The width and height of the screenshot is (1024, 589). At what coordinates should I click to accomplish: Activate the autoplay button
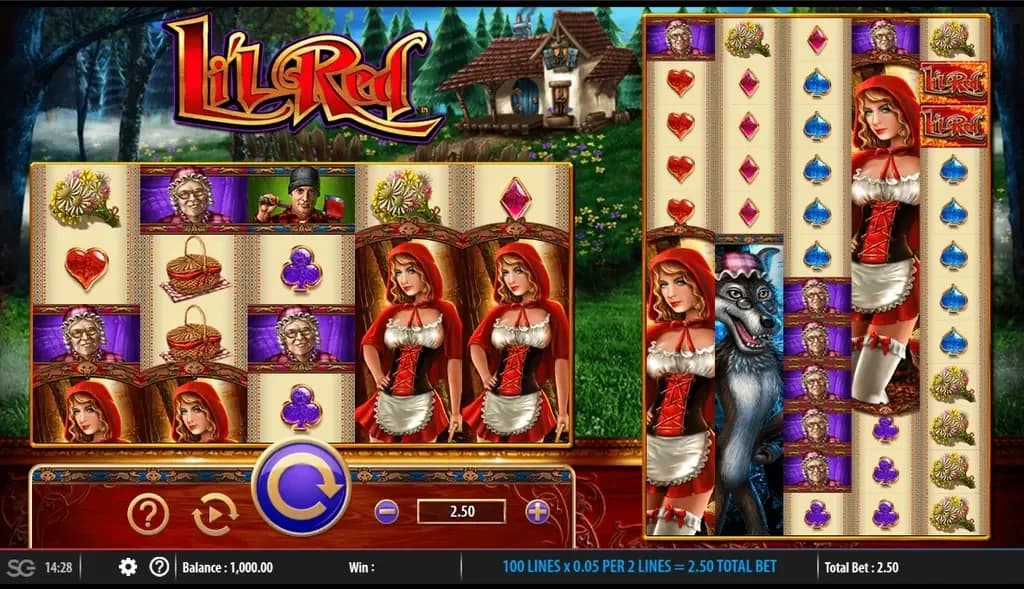[x=215, y=514]
